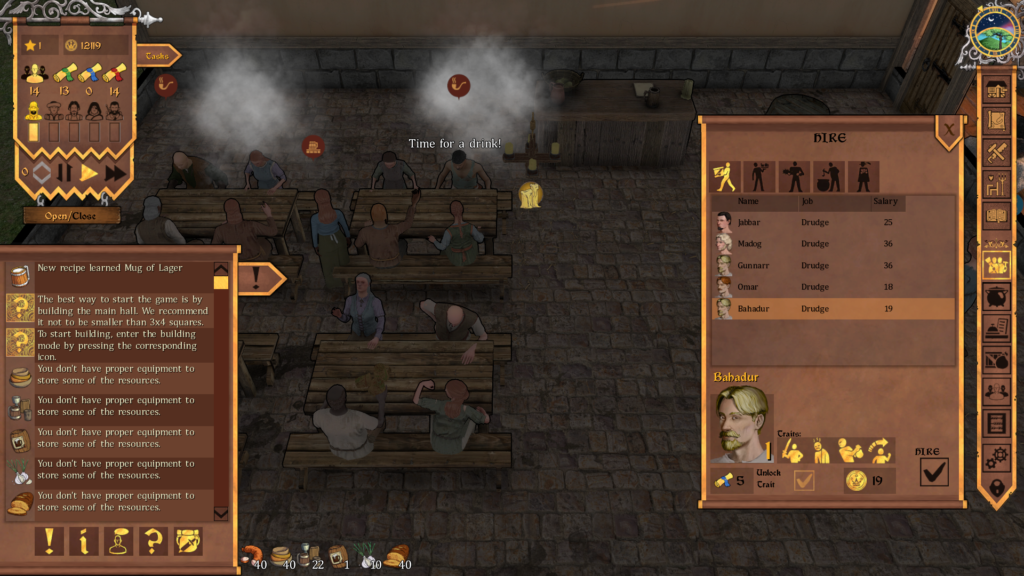This screenshot has height=576, width=1024.
Task: Show the question mark hints filter
Action: coord(153,541)
